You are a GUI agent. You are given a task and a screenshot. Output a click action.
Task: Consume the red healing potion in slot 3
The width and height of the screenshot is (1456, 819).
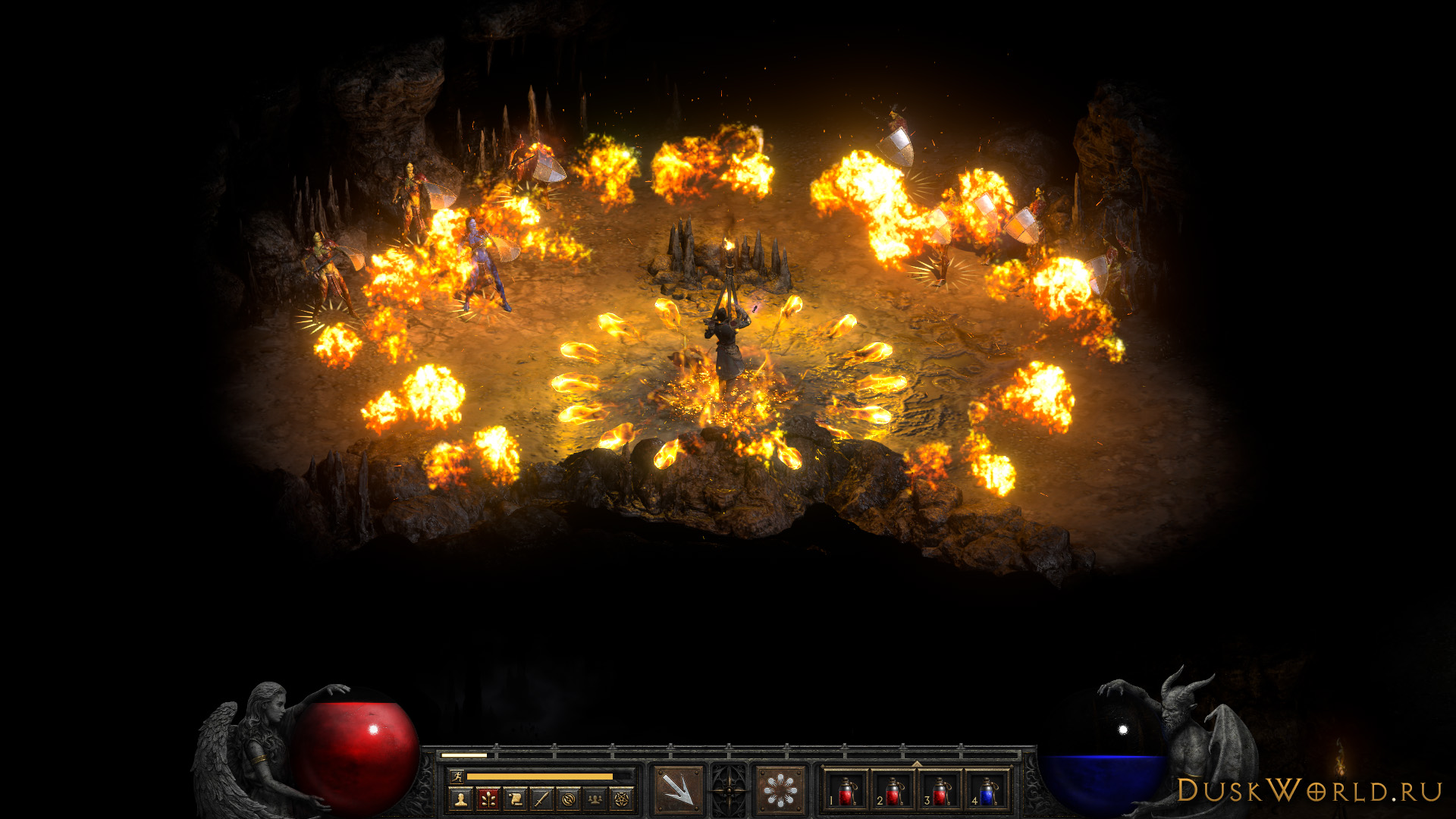click(x=940, y=792)
